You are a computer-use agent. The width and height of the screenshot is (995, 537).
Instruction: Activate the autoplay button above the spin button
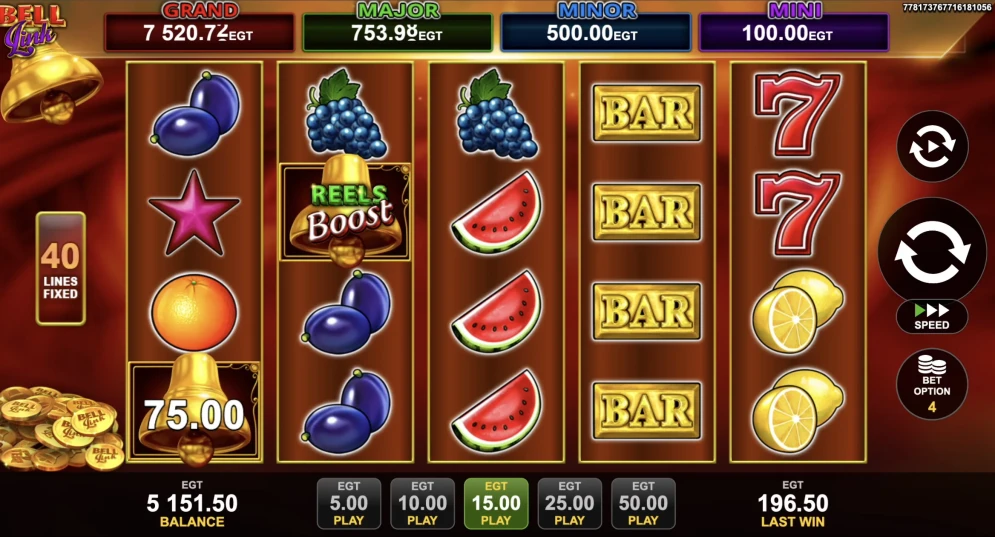click(x=931, y=146)
